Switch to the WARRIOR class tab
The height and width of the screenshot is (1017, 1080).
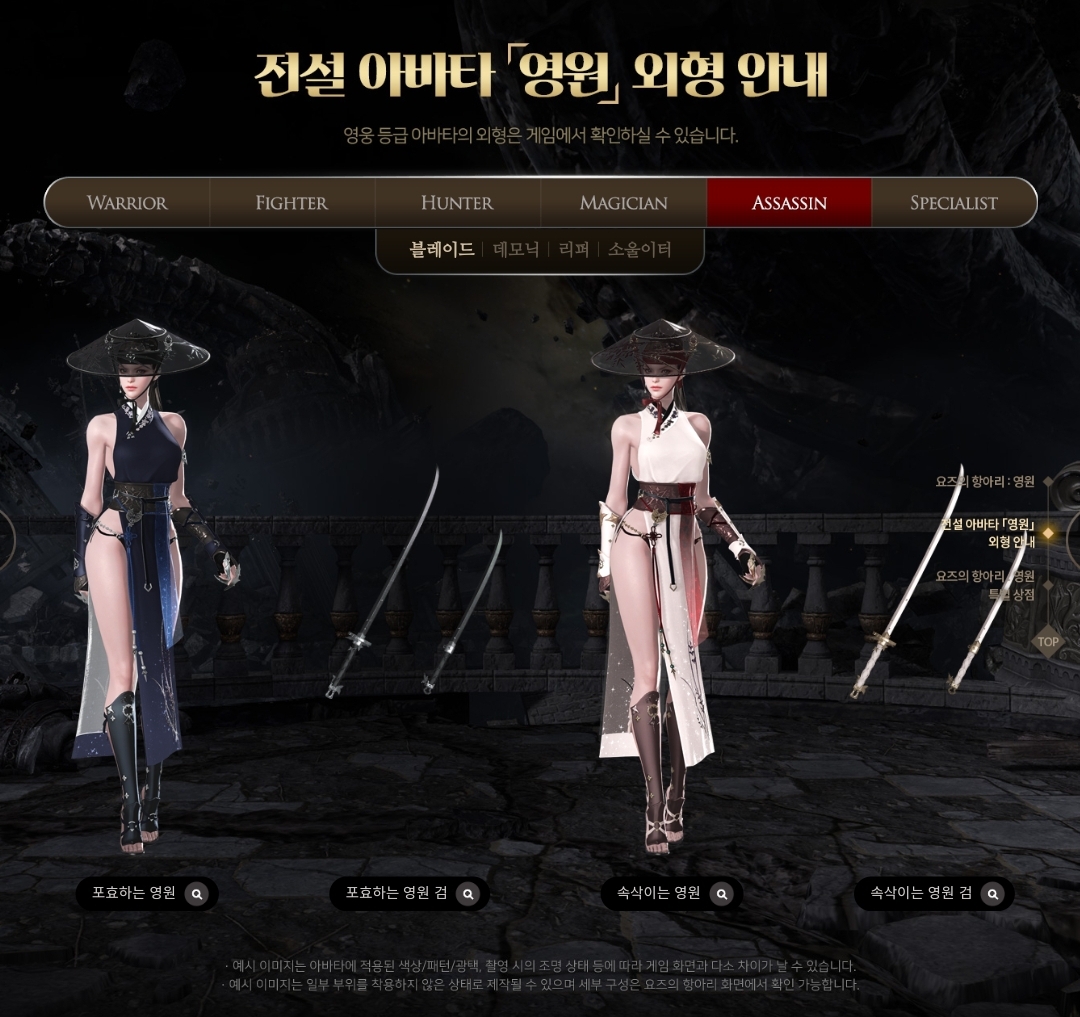click(127, 203)
